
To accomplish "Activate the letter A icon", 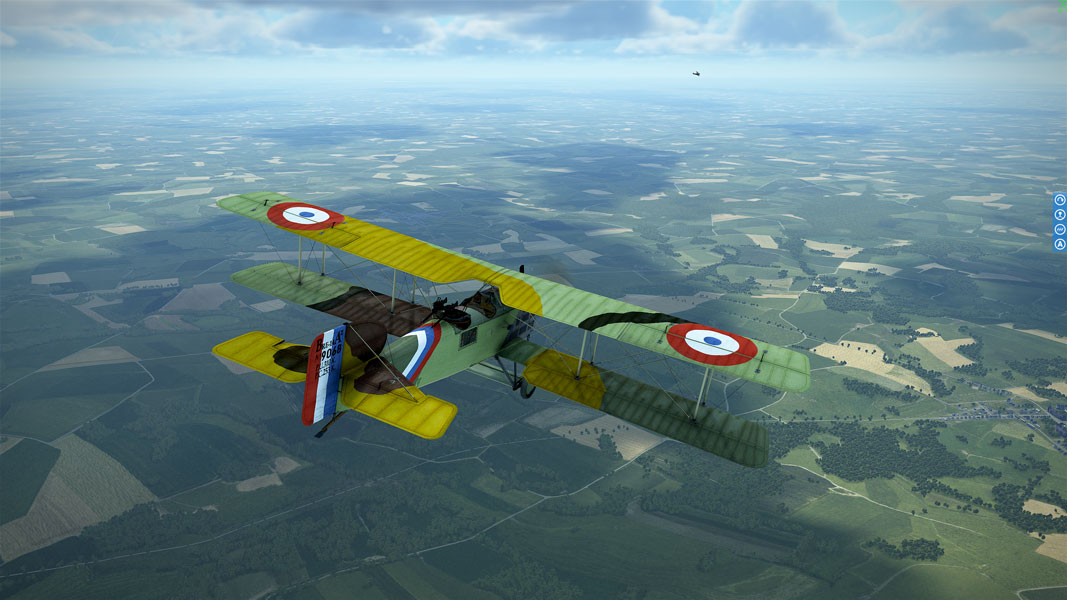I will pos(1060,244).
